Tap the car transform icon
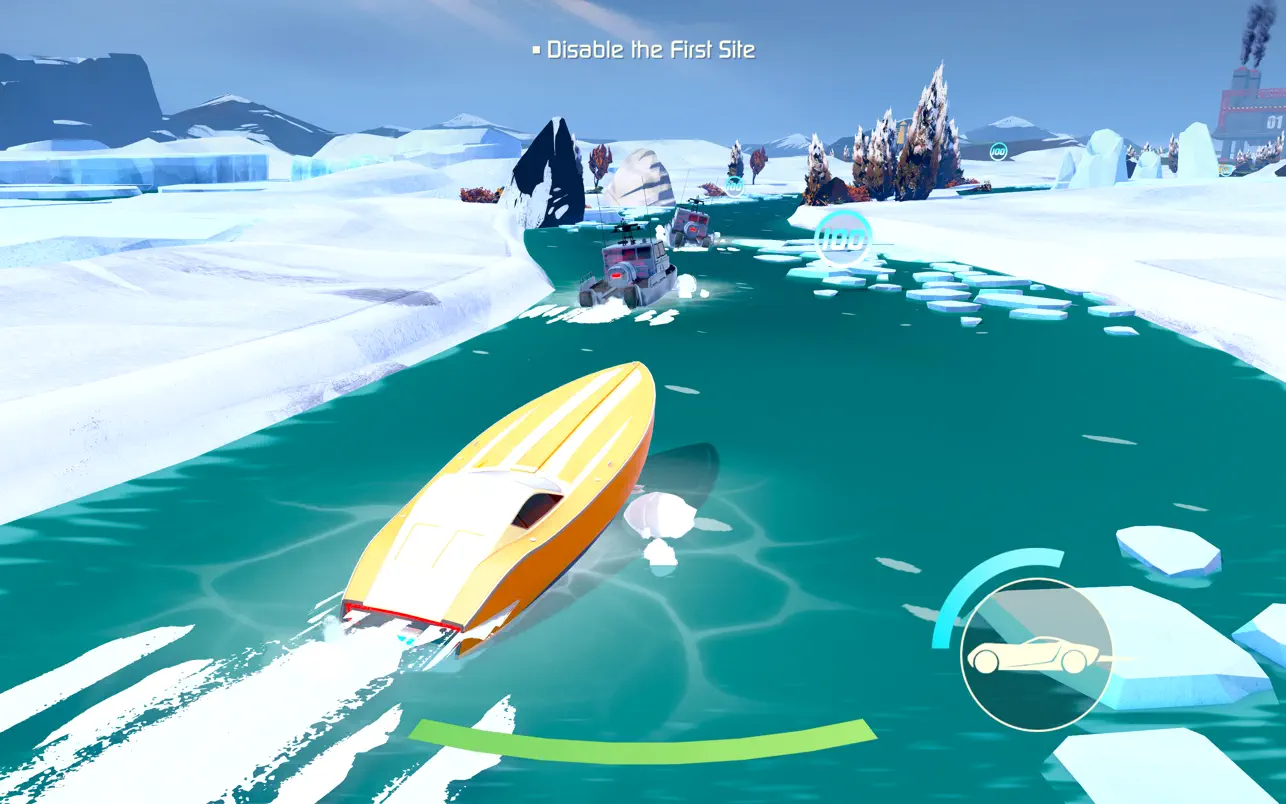Image resolution: width=1286 pixels, height=804 pixels. point(1036,655)
